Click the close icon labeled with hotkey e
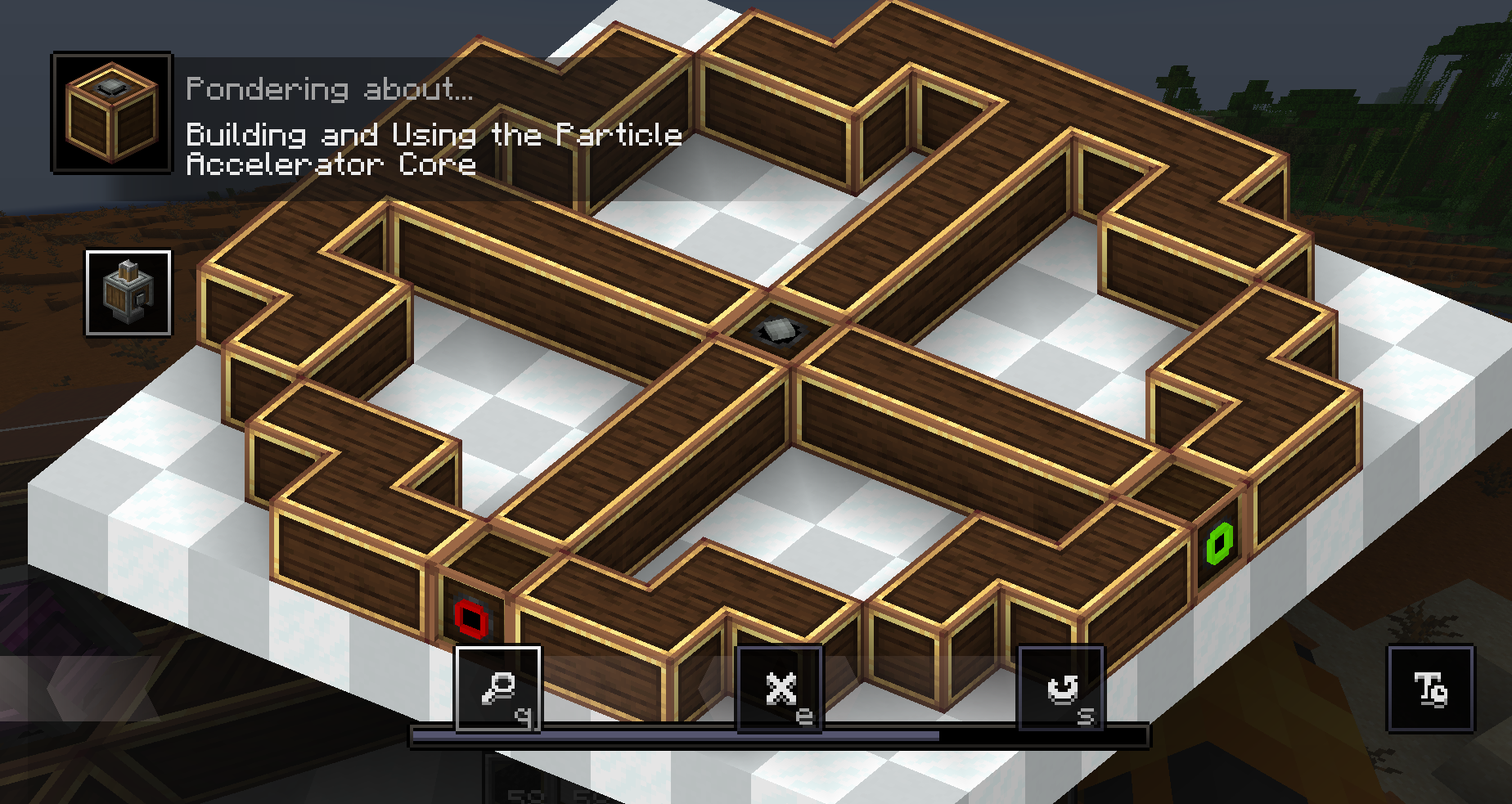This screenshot has height=804, width=1512. [780, 689]
